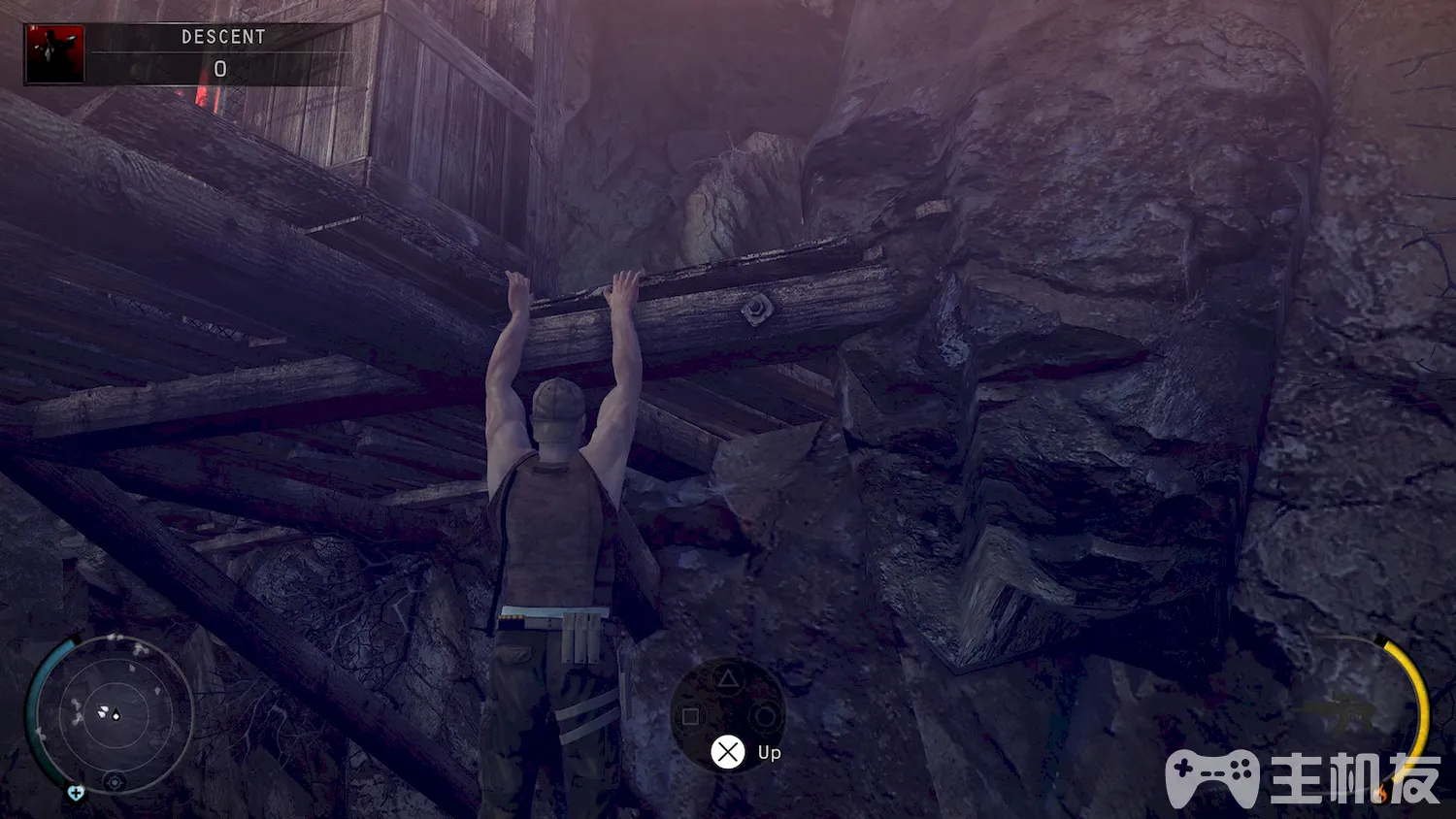Select the red target portrait thumbnail
Viewport: 1456px width, 819px height.
tap(55, 54)
